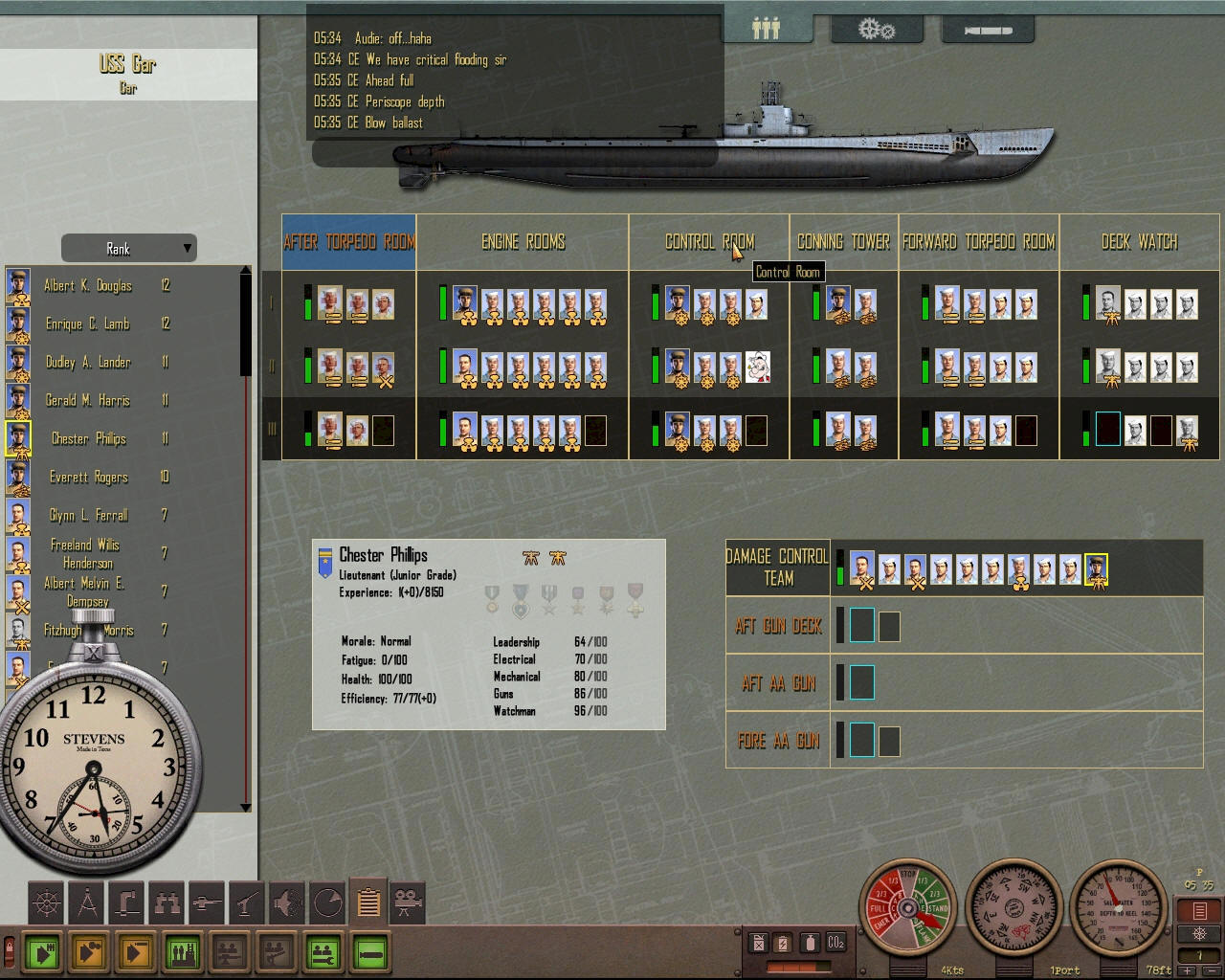Select the After Torpedo Room compartment header
This screenshot has width=1225, height=980.
click(x=349, y=242)
